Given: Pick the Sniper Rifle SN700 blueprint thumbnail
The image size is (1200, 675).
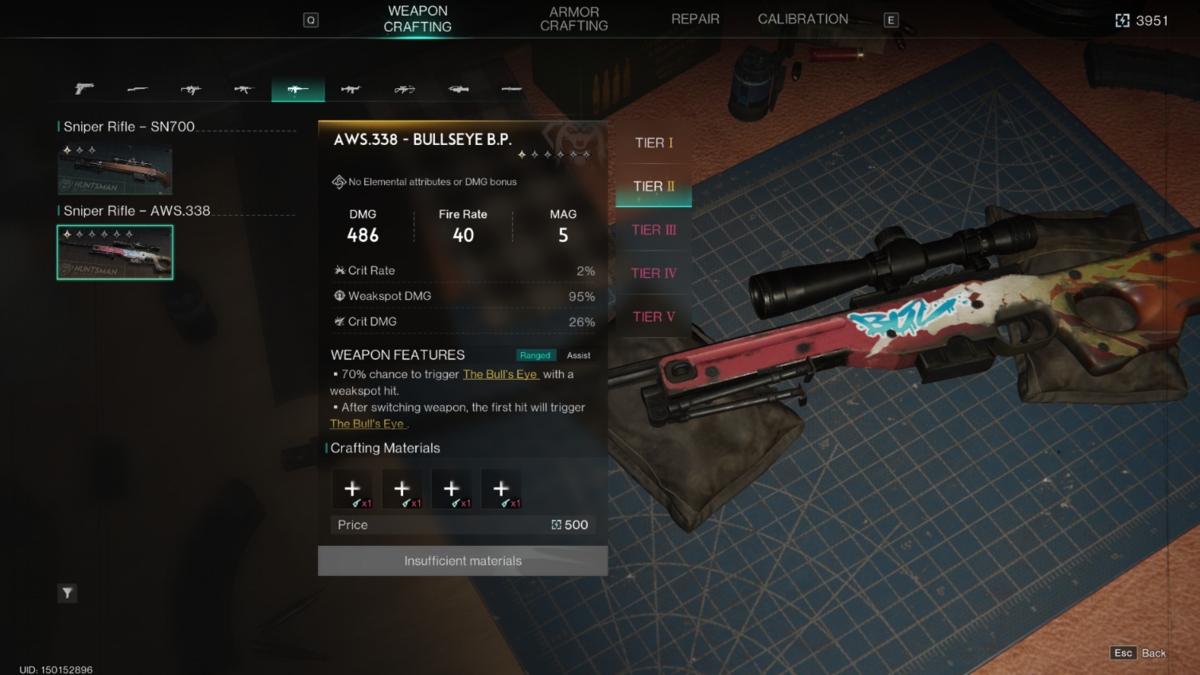Looking at the screenshot, I should click(x=115, y=169).
